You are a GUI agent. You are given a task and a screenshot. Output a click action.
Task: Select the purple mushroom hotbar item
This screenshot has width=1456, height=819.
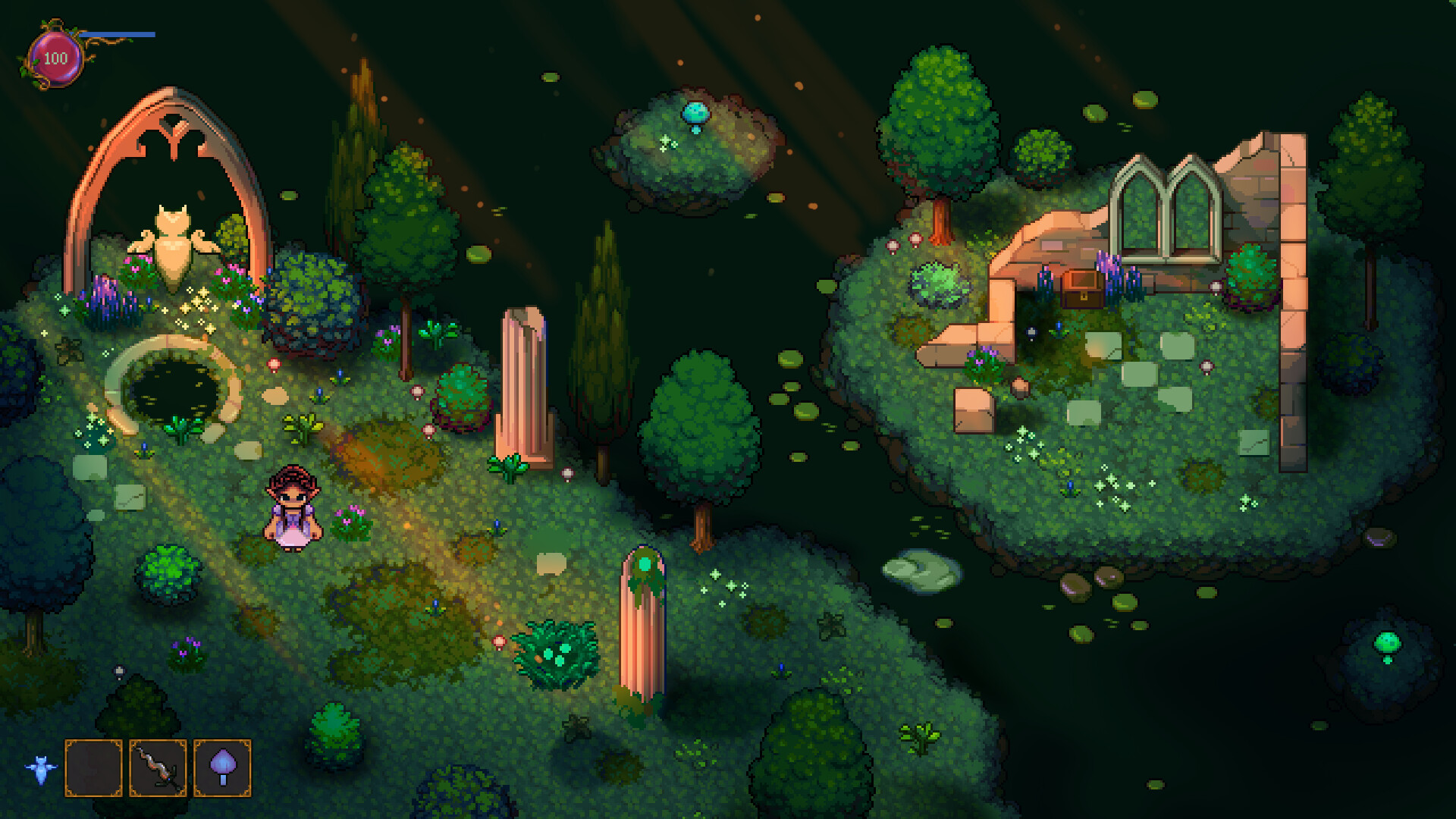tap(220, 767)
